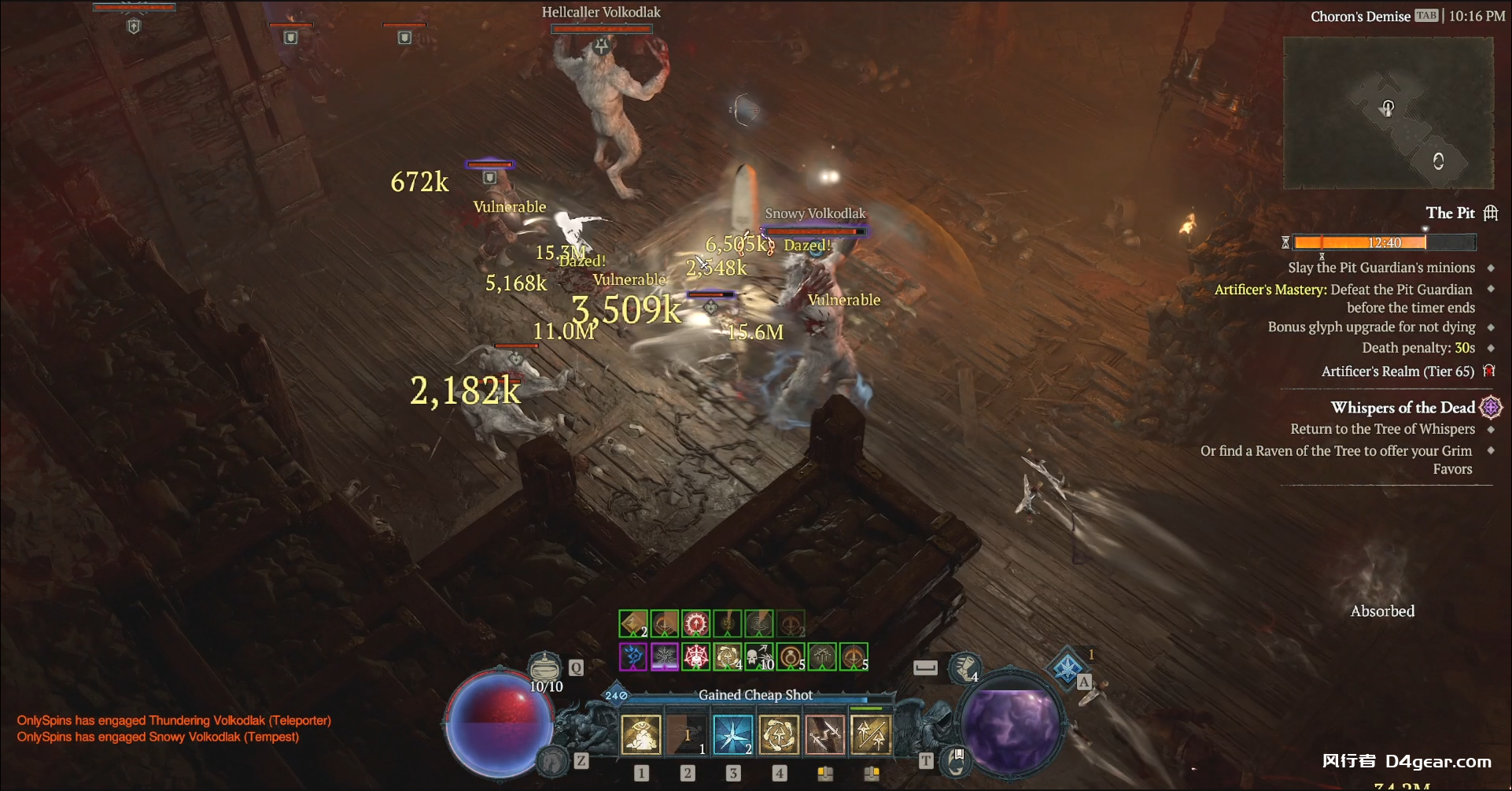Activate the twin daggers skill slot
Viewport: 1512px width, 791px height.
[871, 734]
